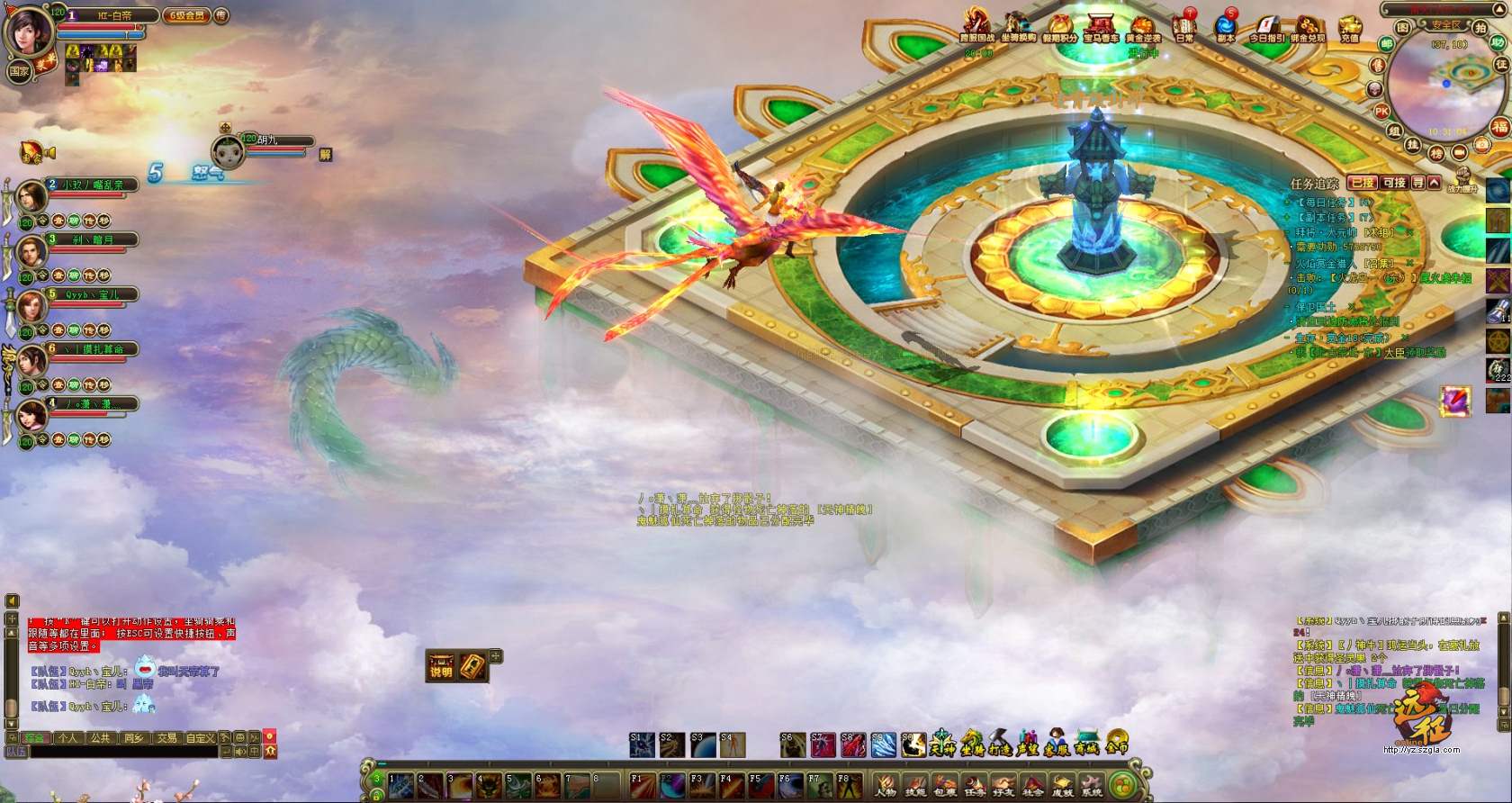
Task: Open the 宝马香车 event icon
Action: point(1101,27)
